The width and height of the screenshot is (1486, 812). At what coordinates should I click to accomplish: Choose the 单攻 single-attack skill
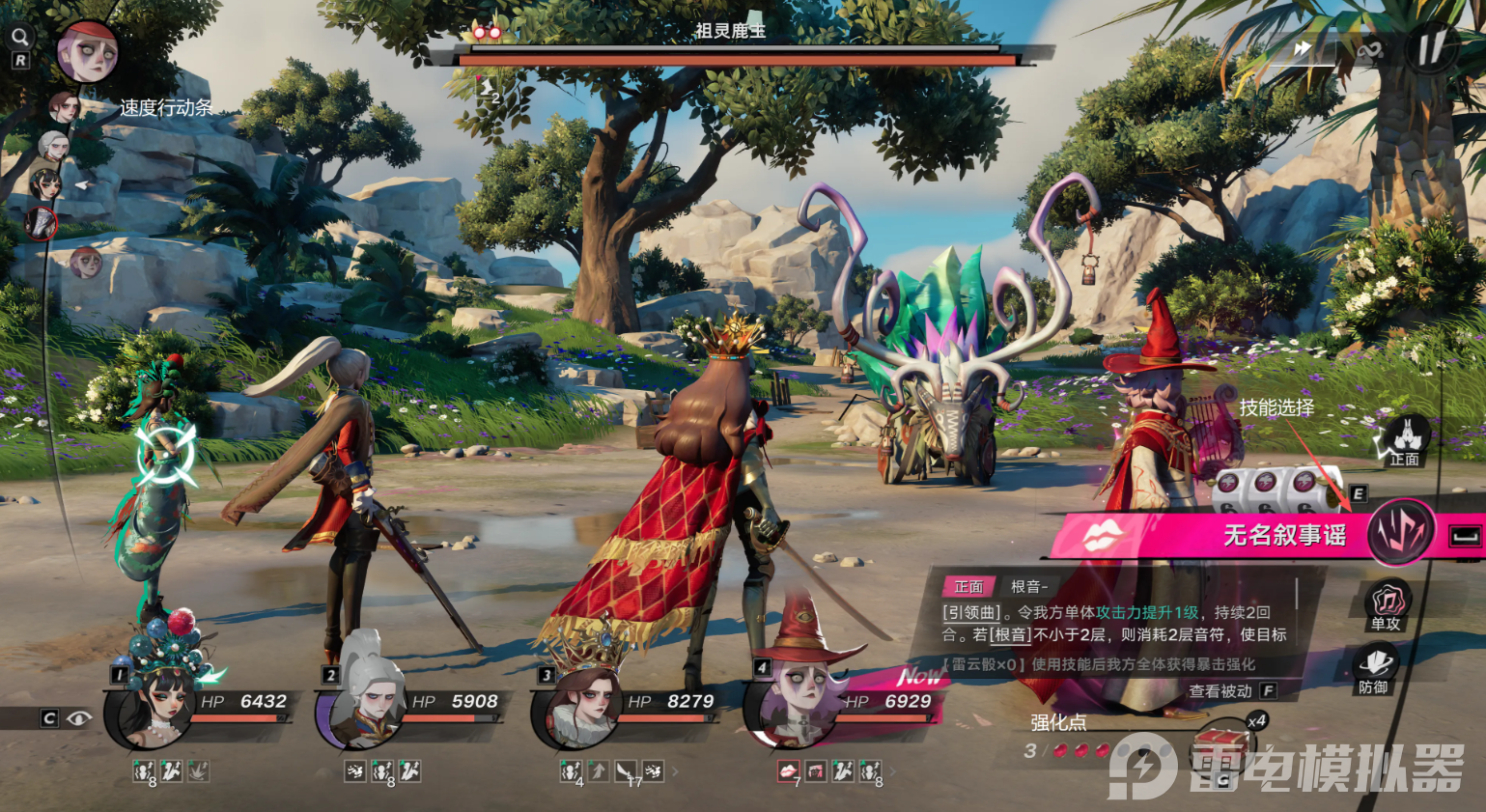[1387, 605]
